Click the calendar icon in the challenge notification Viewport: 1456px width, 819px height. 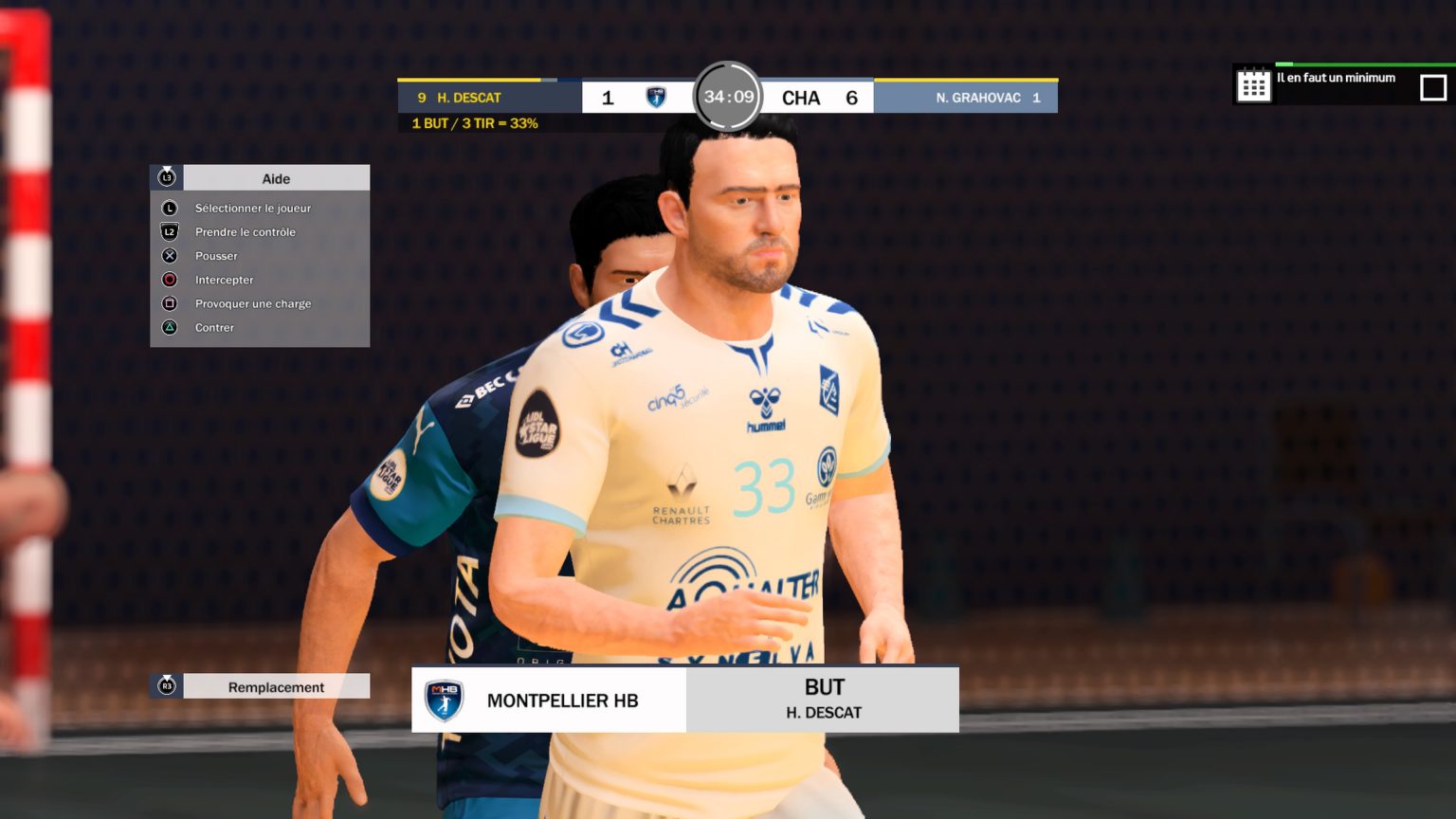click(1253, 84)
